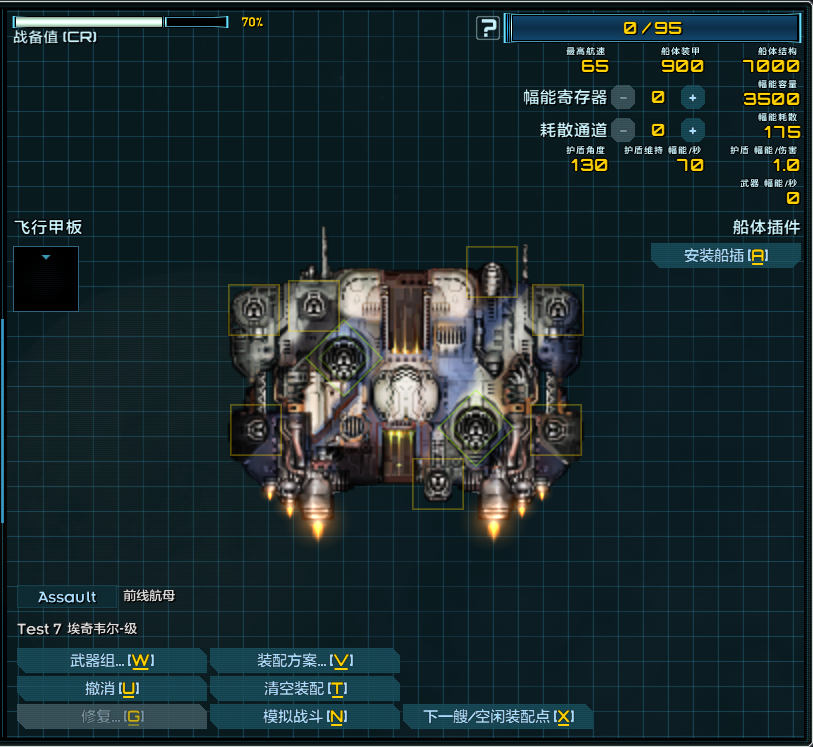Open the 装配方案 loadout variants menu
This screenshot has width=813, height=747.
coord(304,661)
